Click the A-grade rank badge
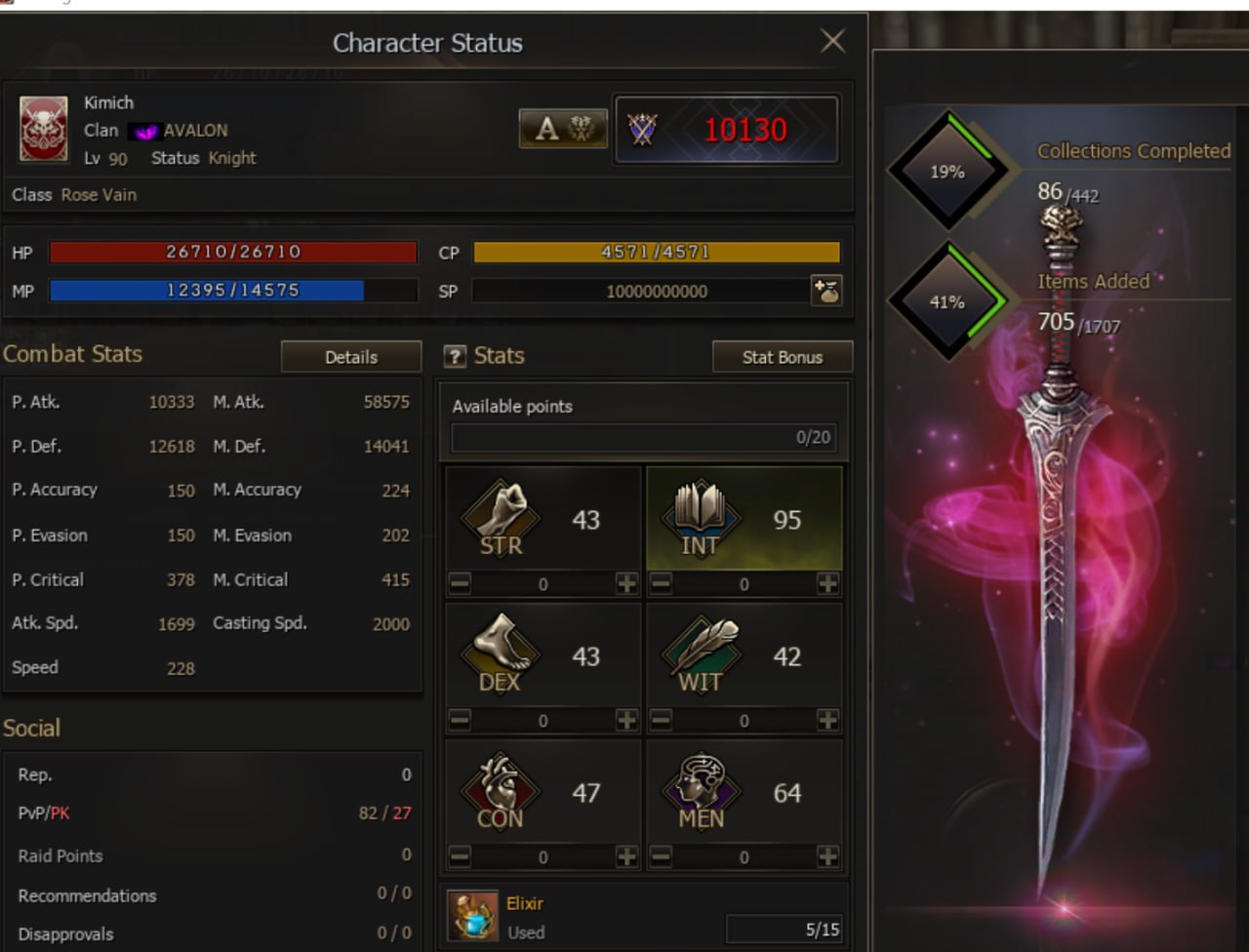This screenshot has height=952, width=1249. click(562, 129)
